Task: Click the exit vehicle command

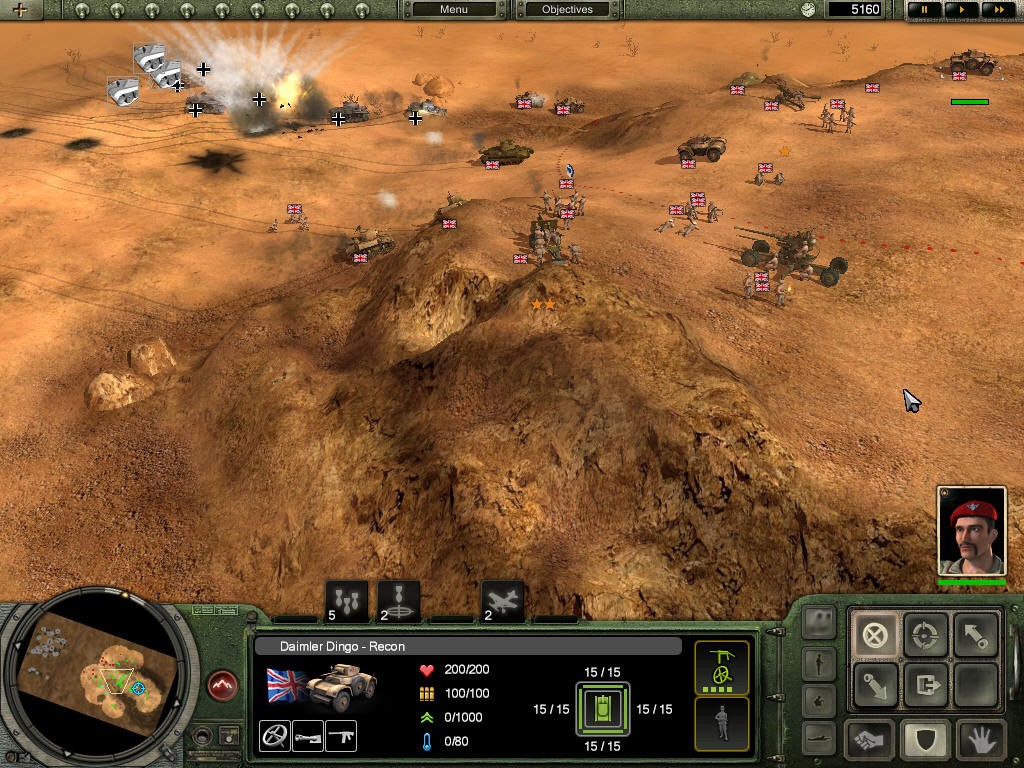Action: 925,686
